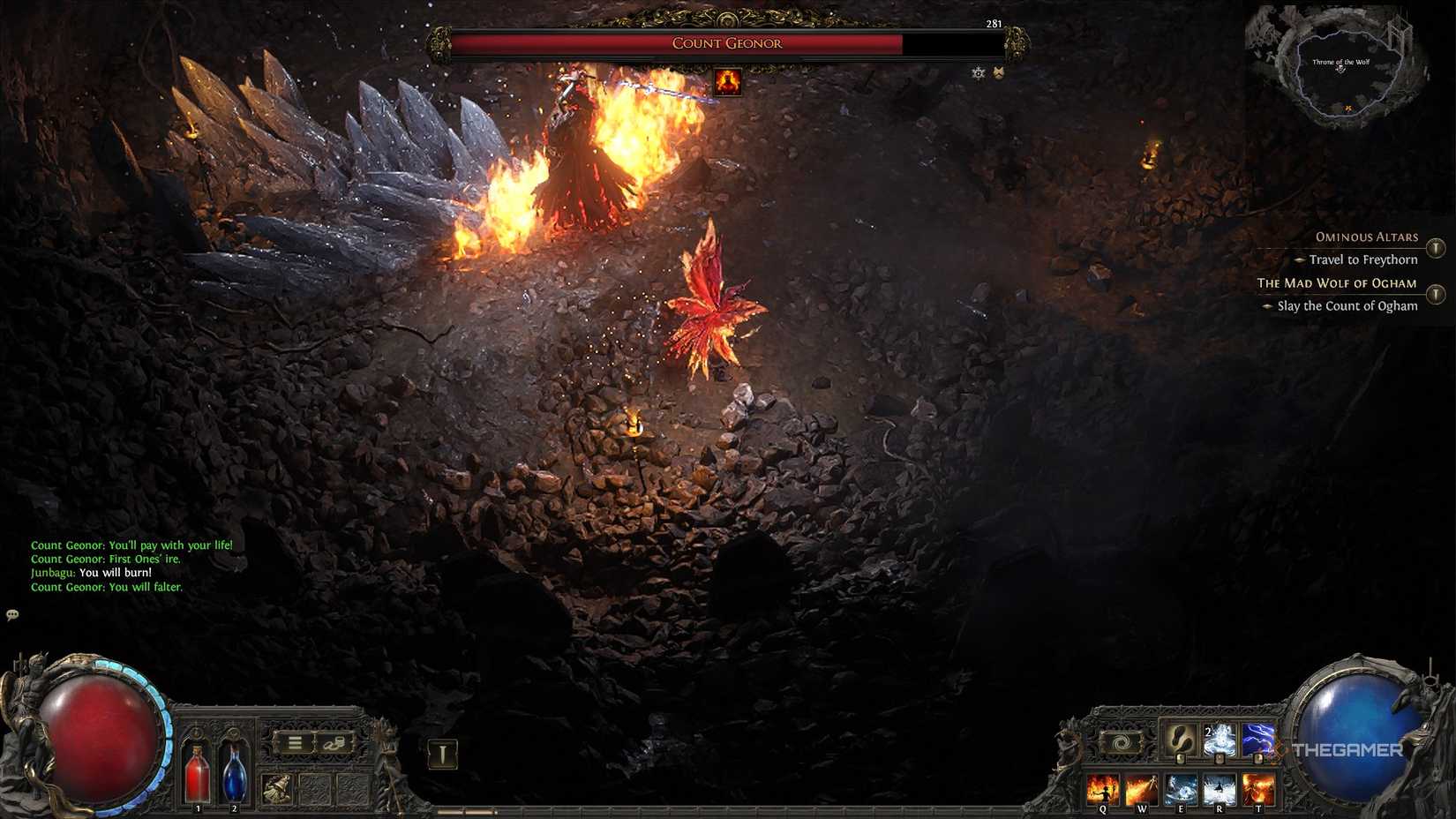Click the dodge roll footsteps skill icon

pyautogui.click(x=1180, y=740)
